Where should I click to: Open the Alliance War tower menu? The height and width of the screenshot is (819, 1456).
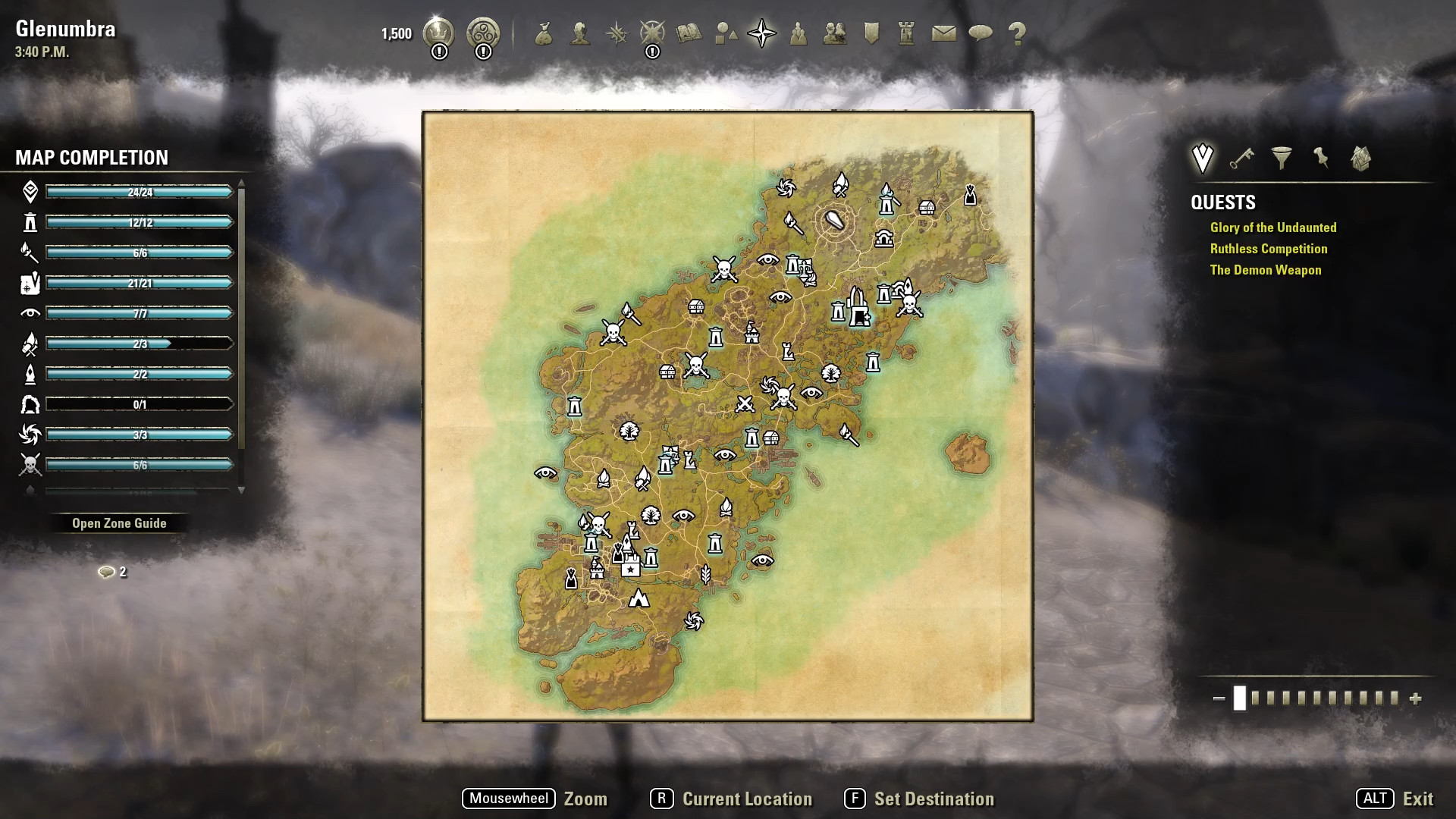(x=907, y=33)
